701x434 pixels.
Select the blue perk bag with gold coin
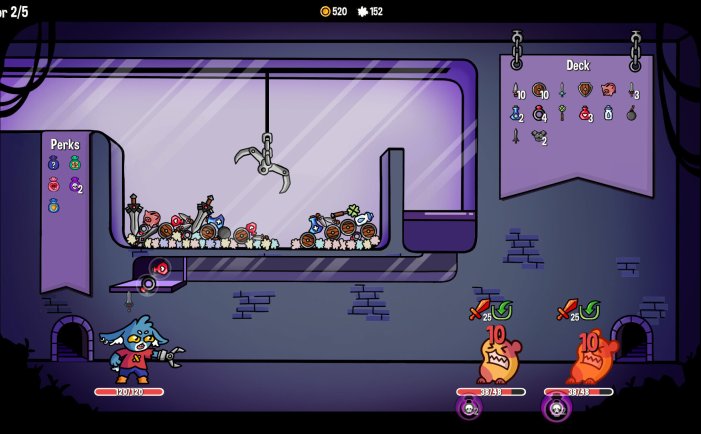pos(54,205)
